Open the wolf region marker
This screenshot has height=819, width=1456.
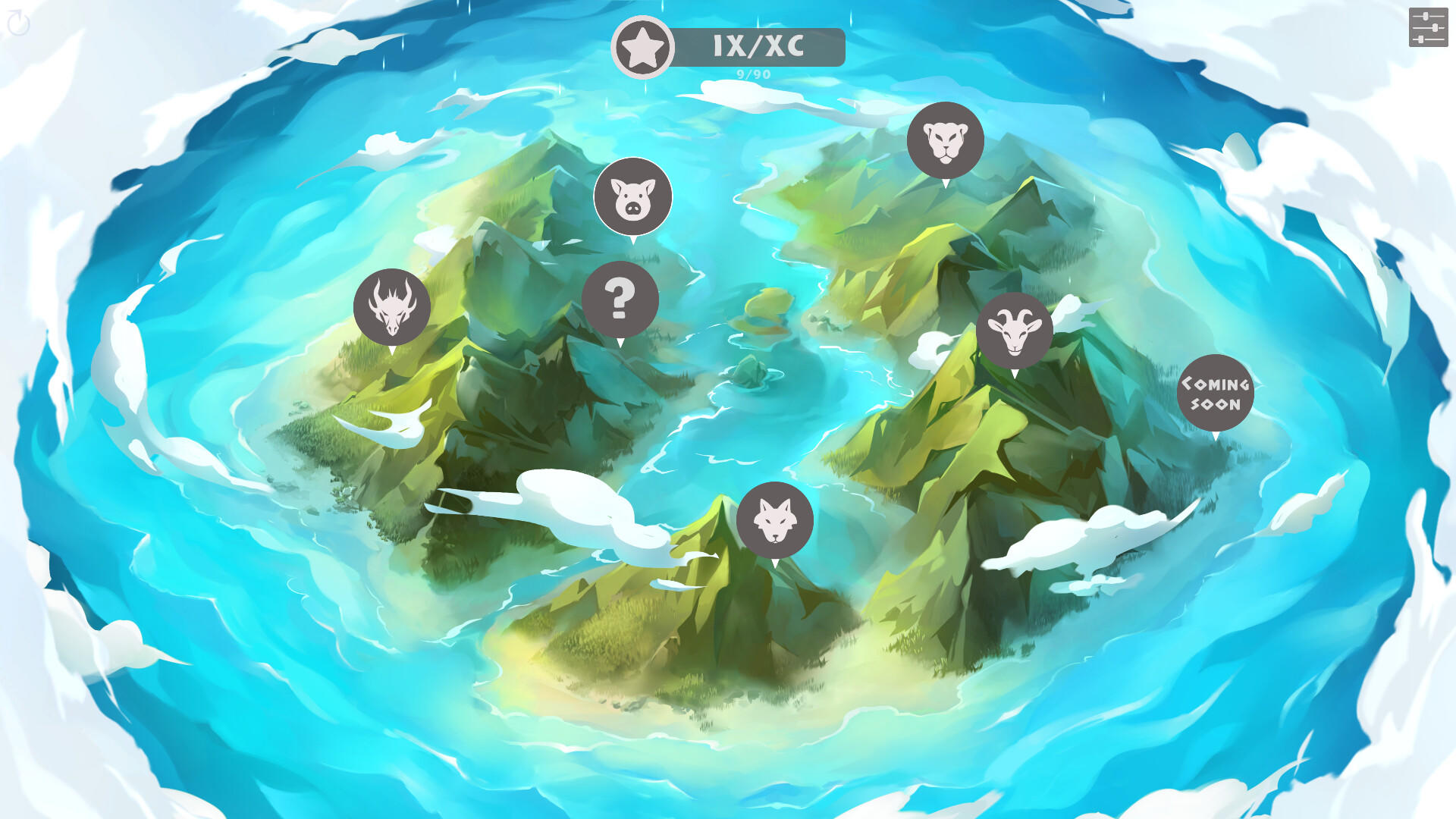[x=775, y=519]
